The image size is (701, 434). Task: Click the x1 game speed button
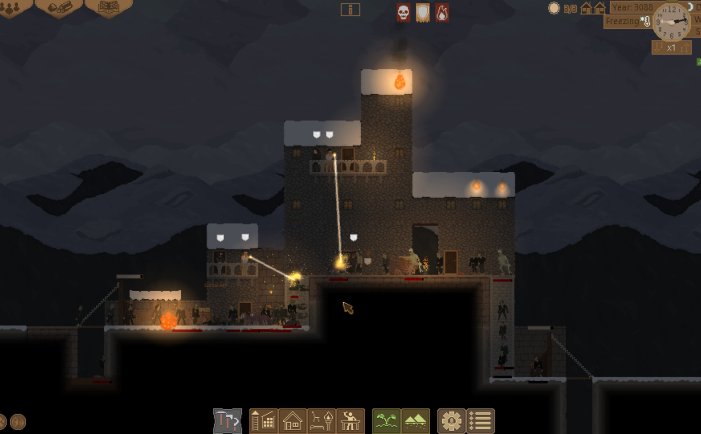click(671, 47)
